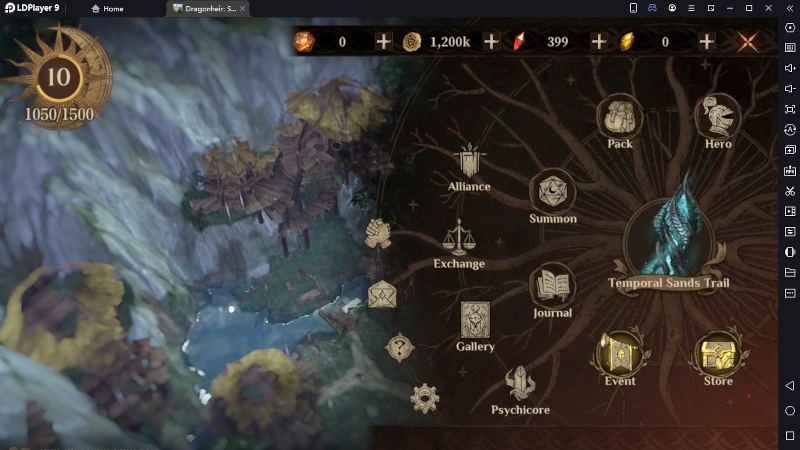800x450 pixels.
Task: Open the Alliance menu
Action: point(469,163)
